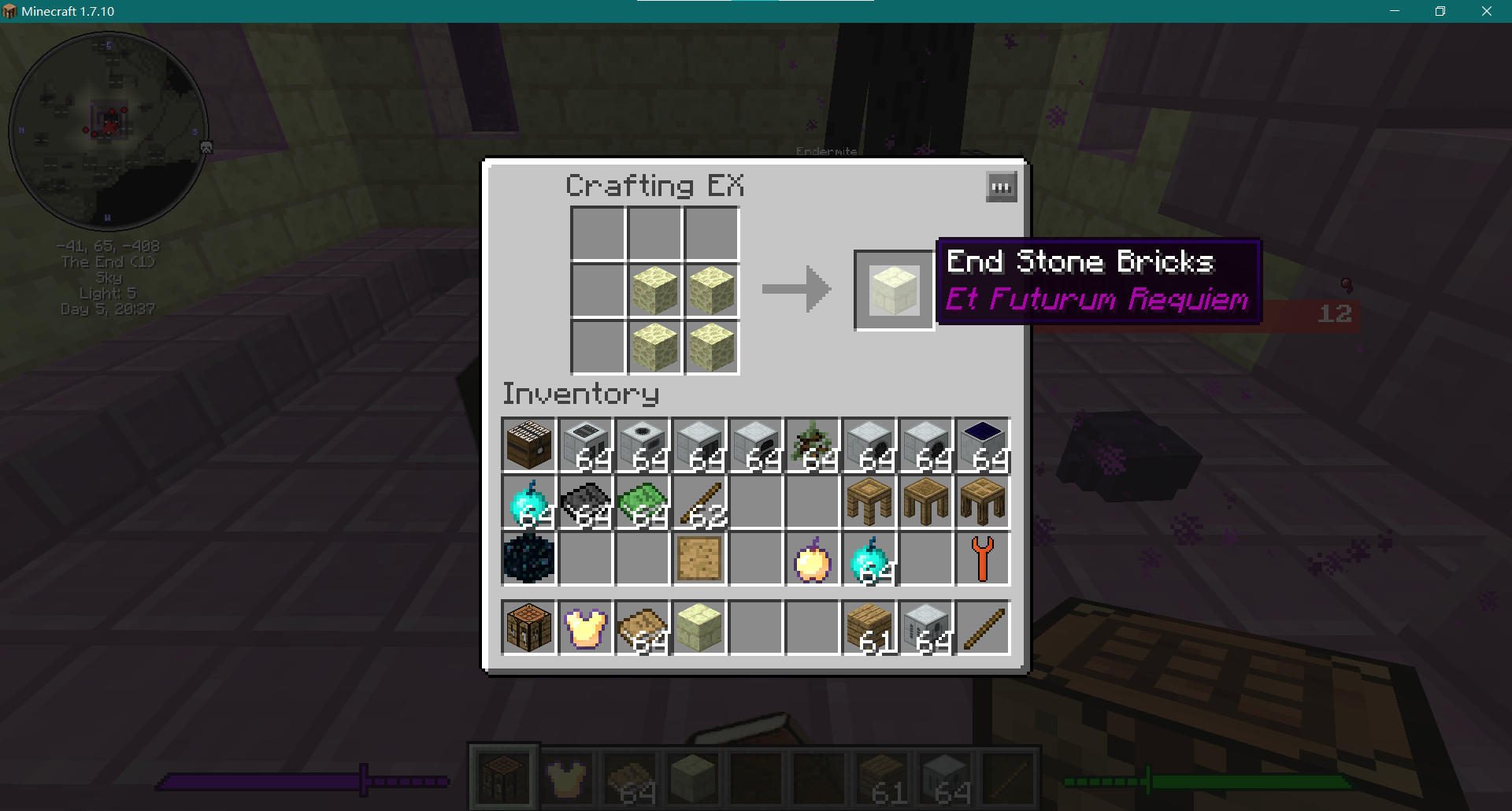Click the stick in the bottom inventory row
Image resolution: width=1512 pixels, height=811 pixels.
click(x=981, y=628)
